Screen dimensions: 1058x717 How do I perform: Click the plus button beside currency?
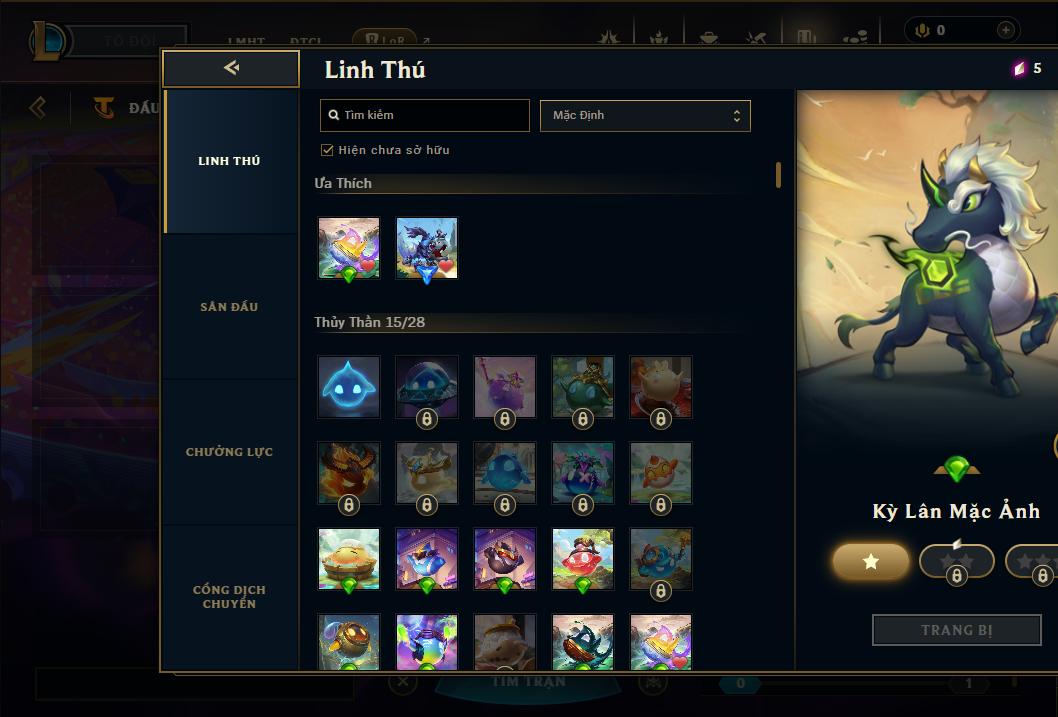point(1005,30)
